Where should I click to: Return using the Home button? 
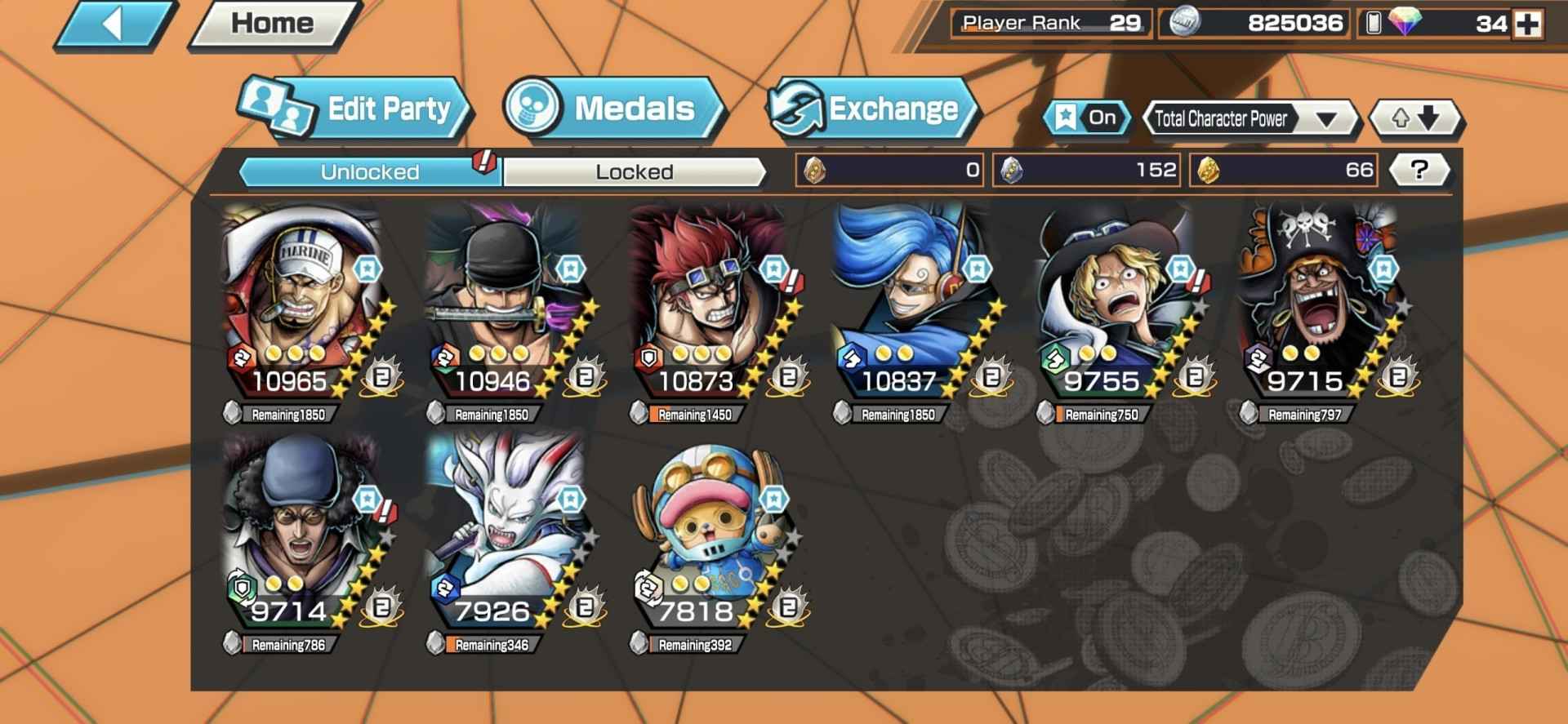pos(272,24)
